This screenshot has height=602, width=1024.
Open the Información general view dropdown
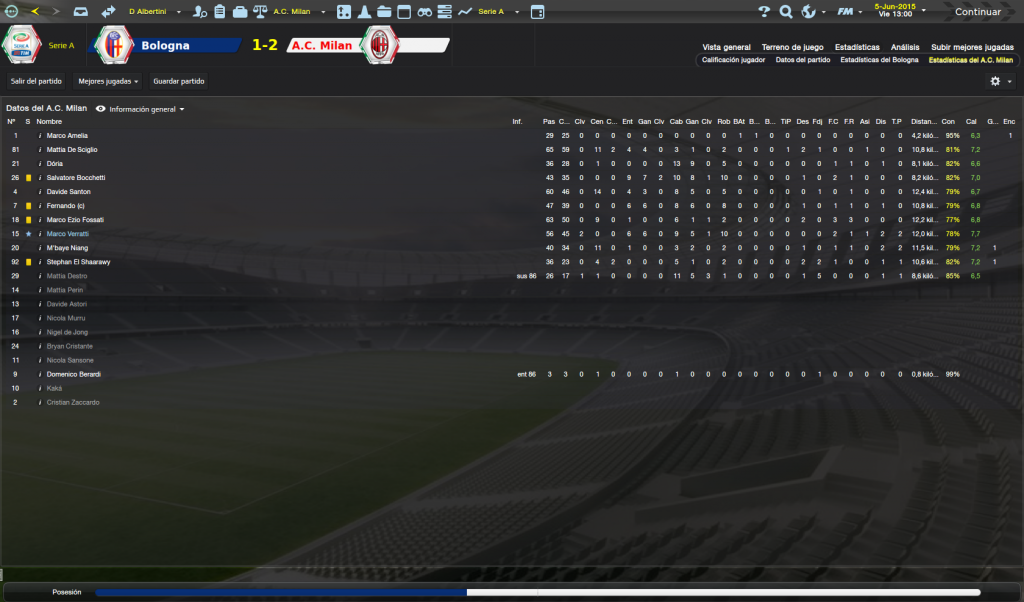pos(140,108)
